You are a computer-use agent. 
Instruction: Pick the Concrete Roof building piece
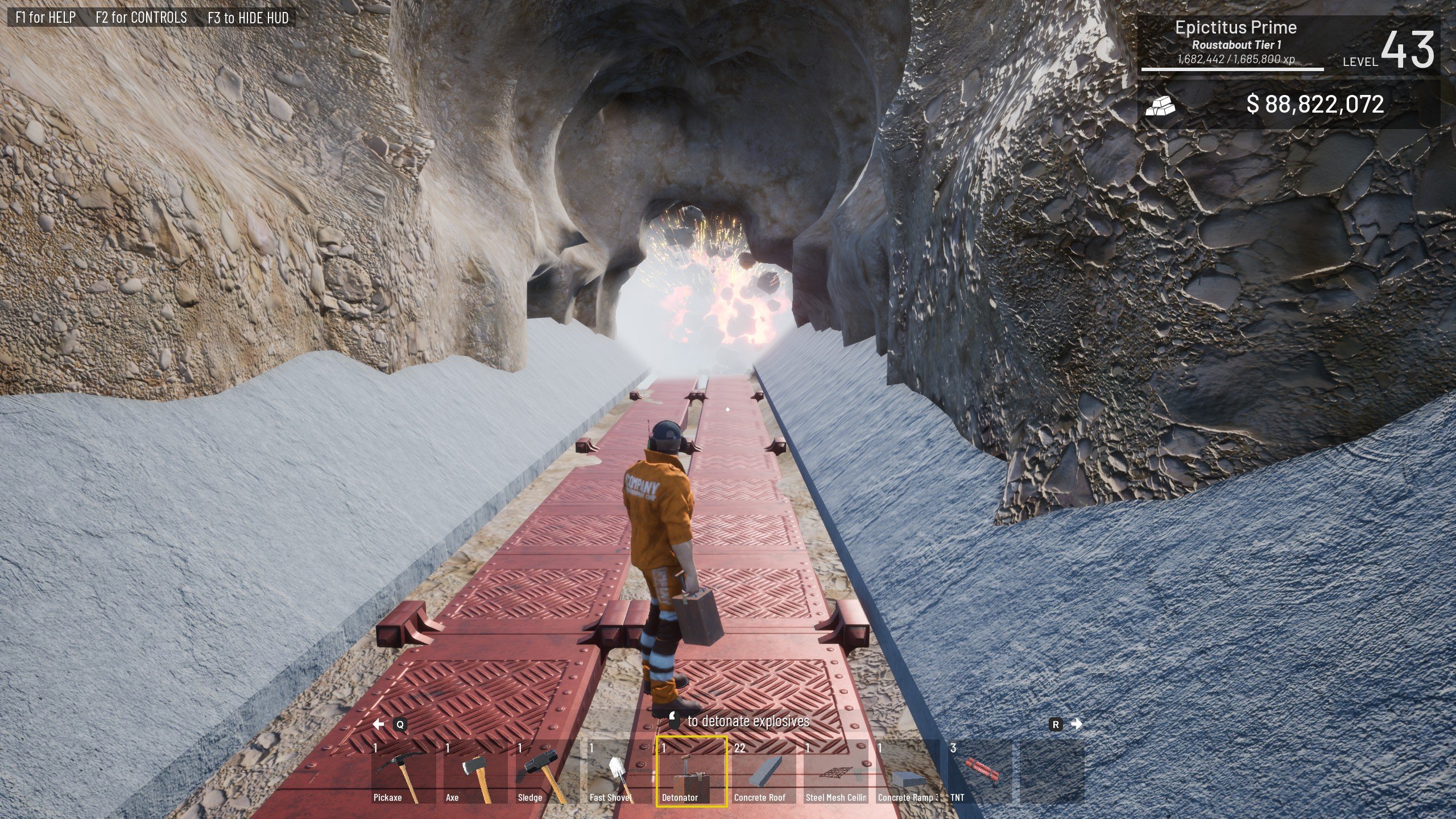(x=764, y=772)
